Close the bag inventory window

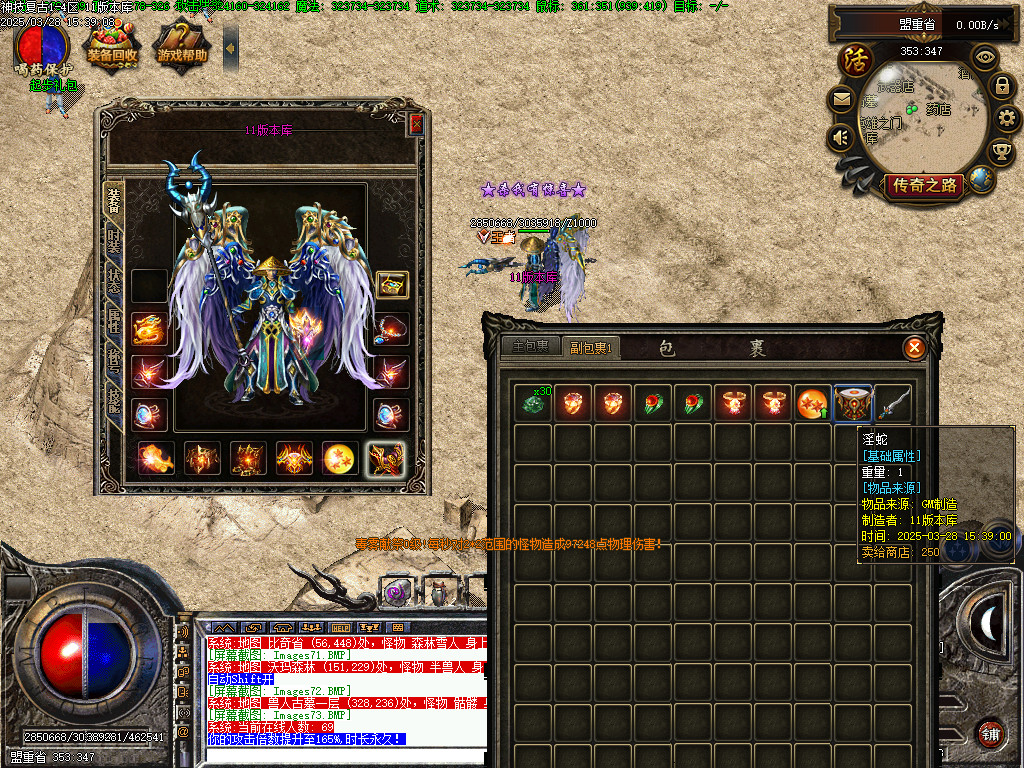(x=914, y=348)
